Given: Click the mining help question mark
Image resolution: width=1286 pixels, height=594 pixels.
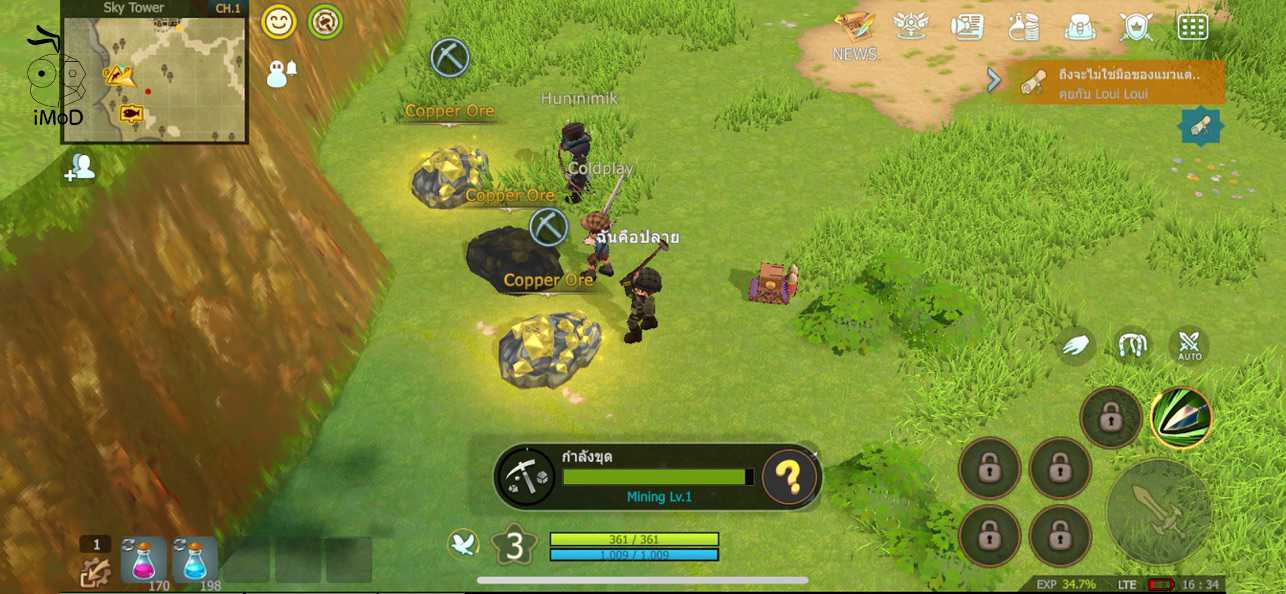Looking at the screenshot, I should (x=789, y=478).
